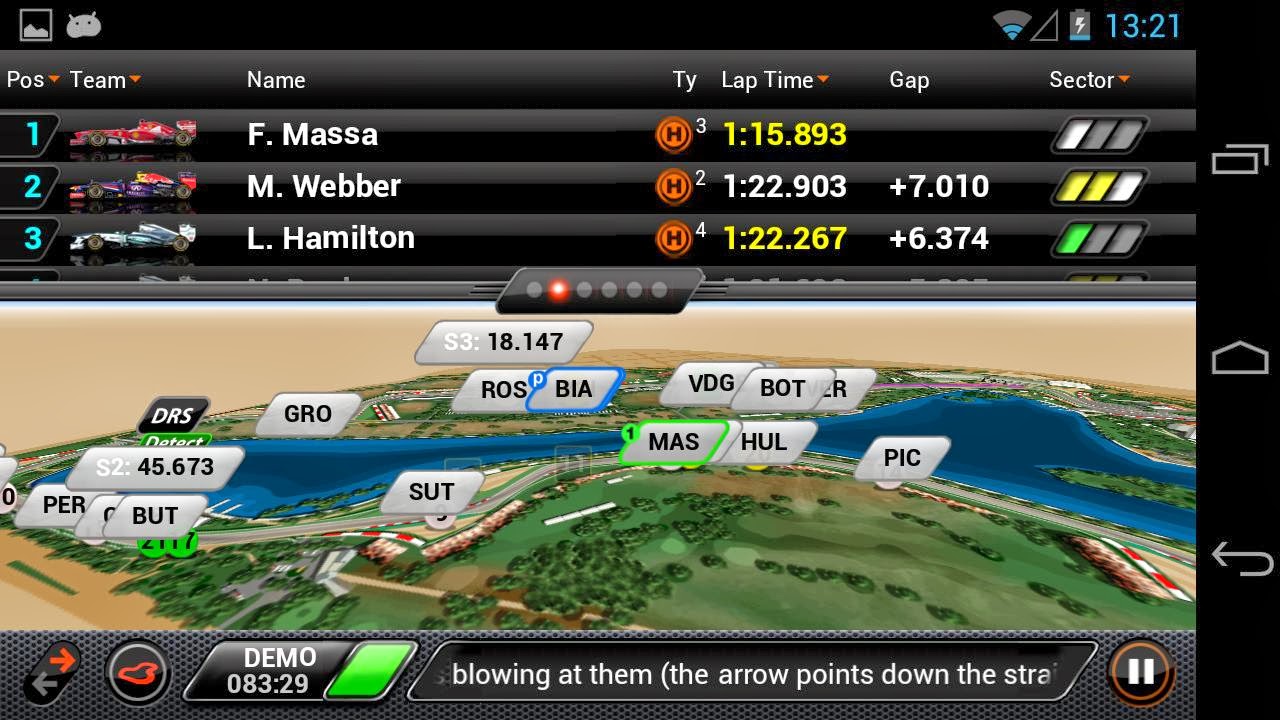Pause the live timing playback

1139,673
